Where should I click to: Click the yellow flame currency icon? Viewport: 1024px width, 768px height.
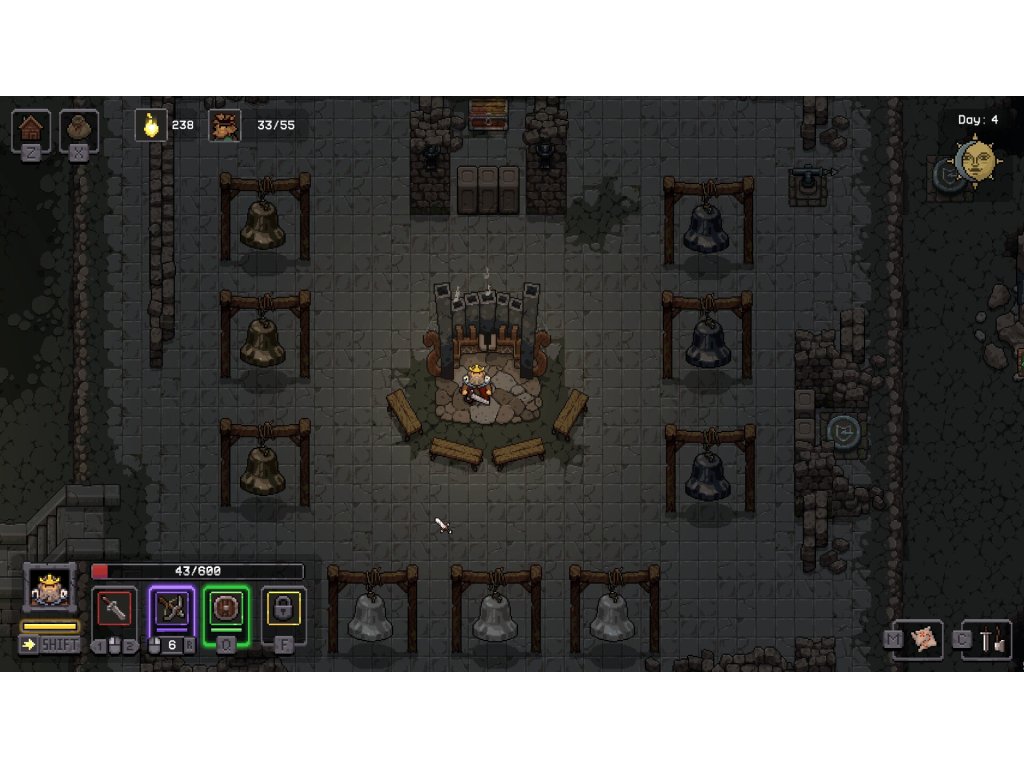[151, 125]
